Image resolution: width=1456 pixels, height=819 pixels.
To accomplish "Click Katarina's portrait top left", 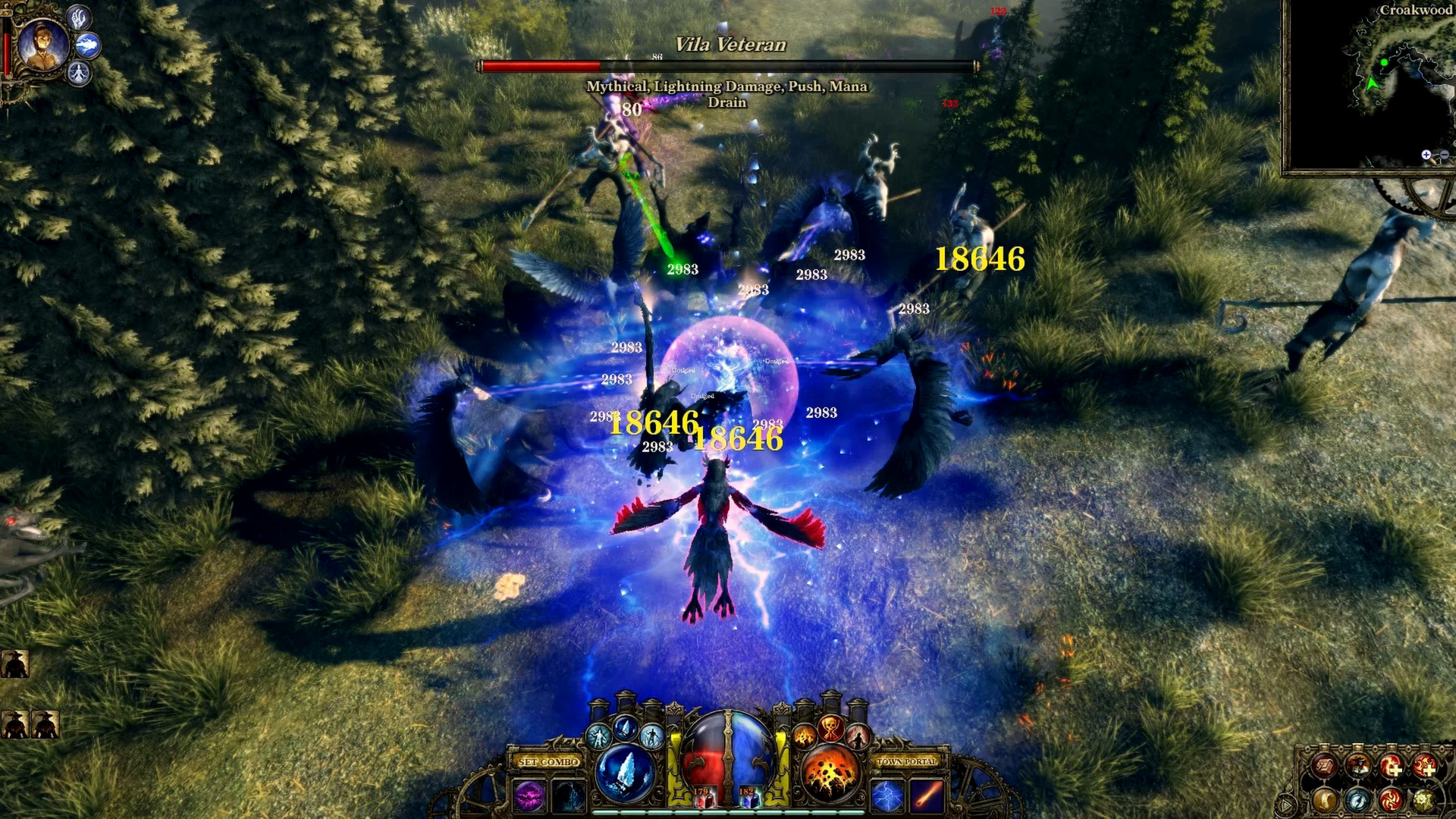I will tap(44, 42).
